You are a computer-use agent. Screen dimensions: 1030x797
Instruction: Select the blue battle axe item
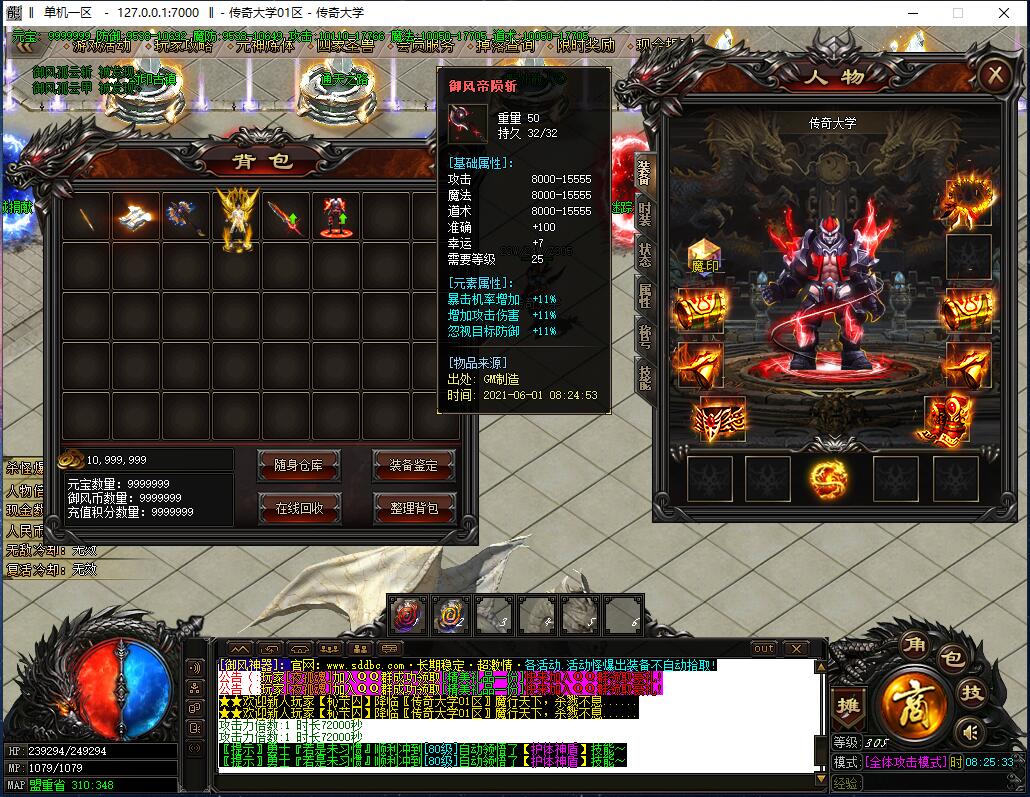coord(185,217)
